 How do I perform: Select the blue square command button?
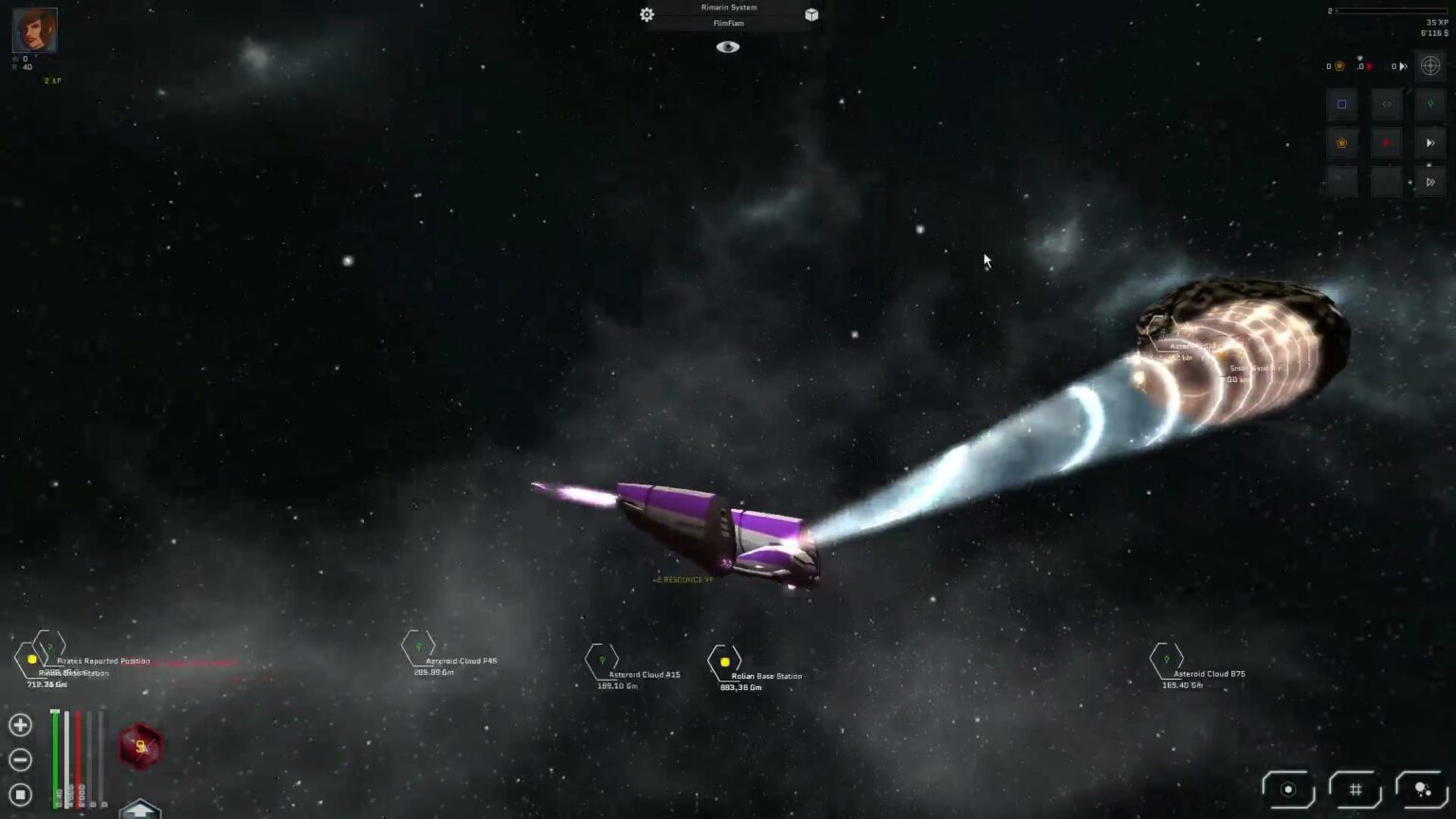1341,104
